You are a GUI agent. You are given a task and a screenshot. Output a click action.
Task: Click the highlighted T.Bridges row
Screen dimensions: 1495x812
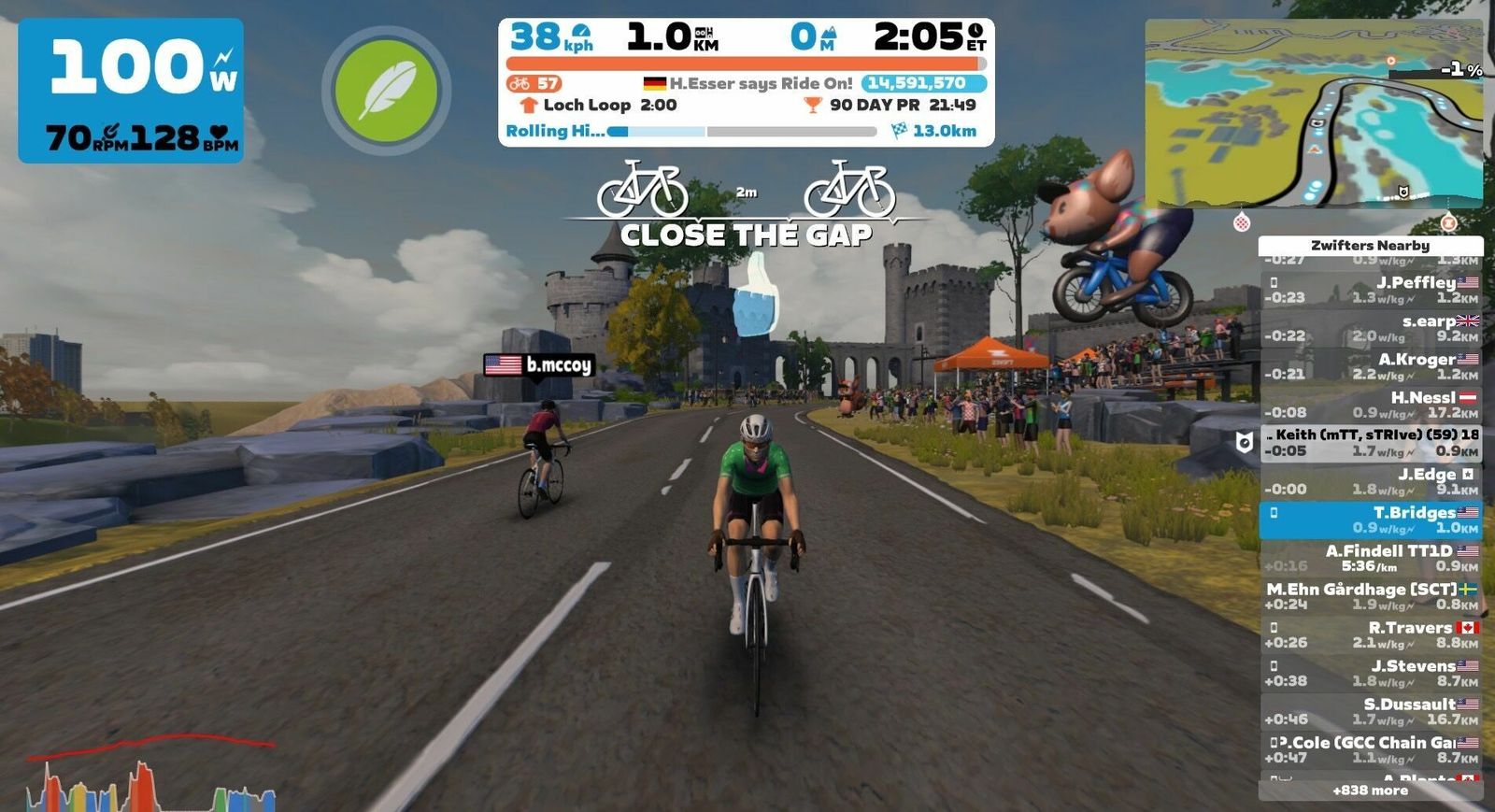(1370, 520)
